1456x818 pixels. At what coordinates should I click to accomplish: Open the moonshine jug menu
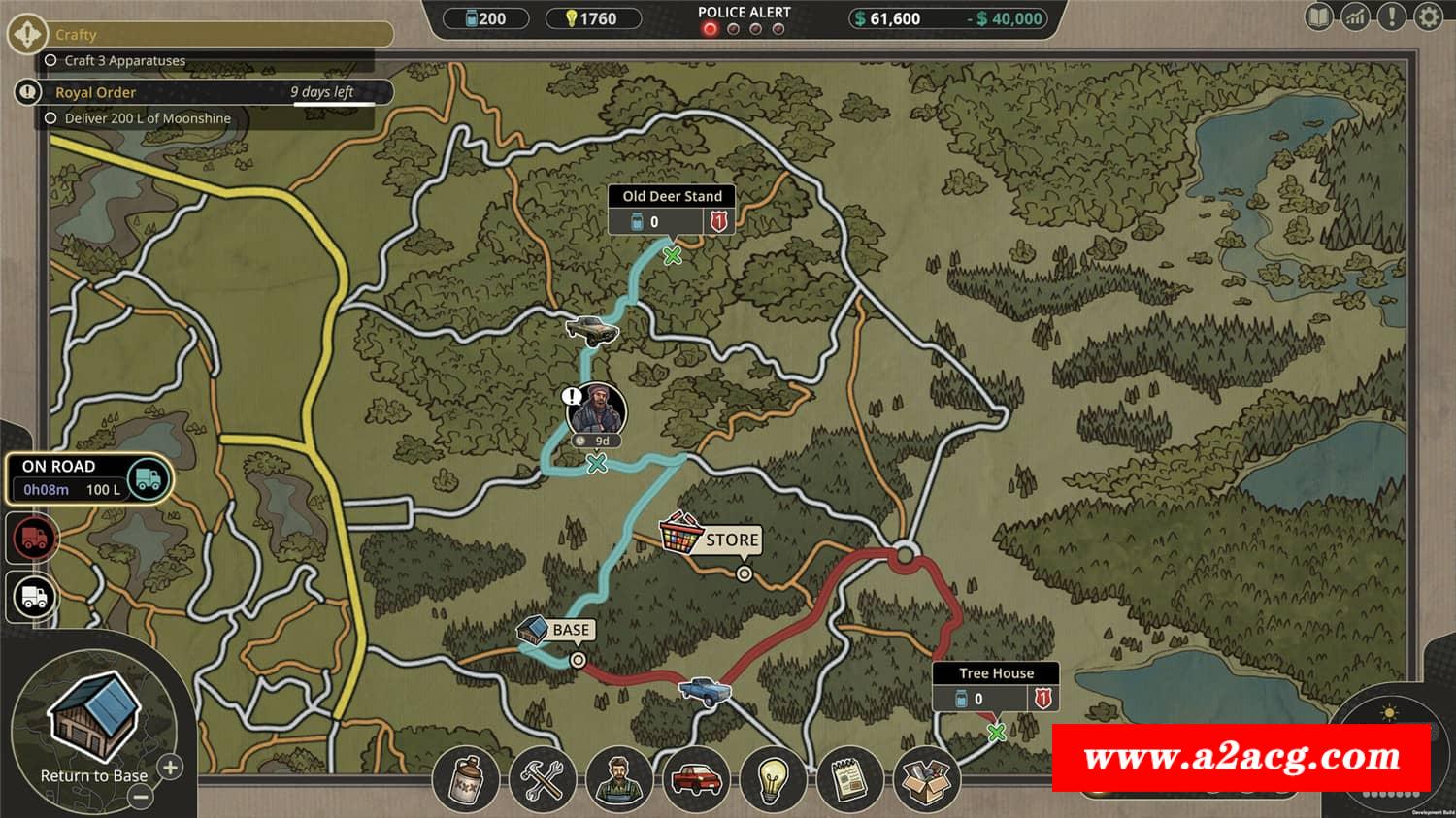(x=466, y=779)
